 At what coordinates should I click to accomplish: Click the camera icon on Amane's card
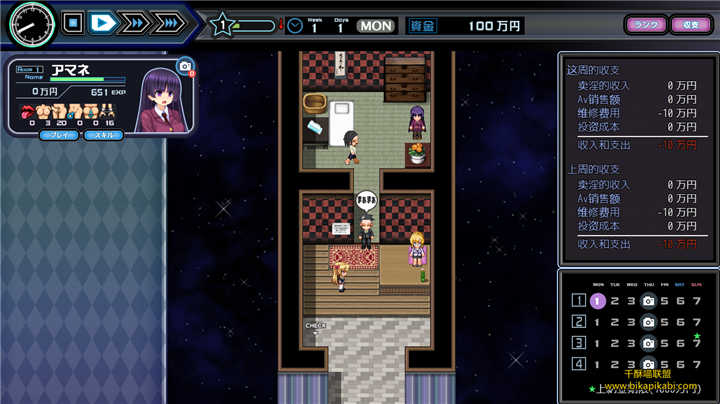tap(184, 67)
